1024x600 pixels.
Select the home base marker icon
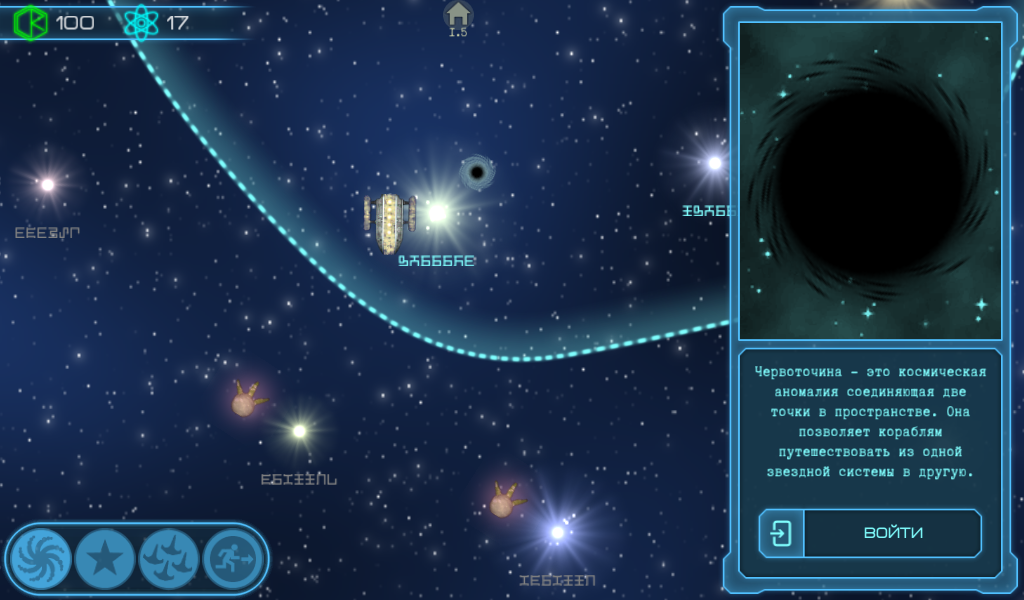(x=458, y=15)
